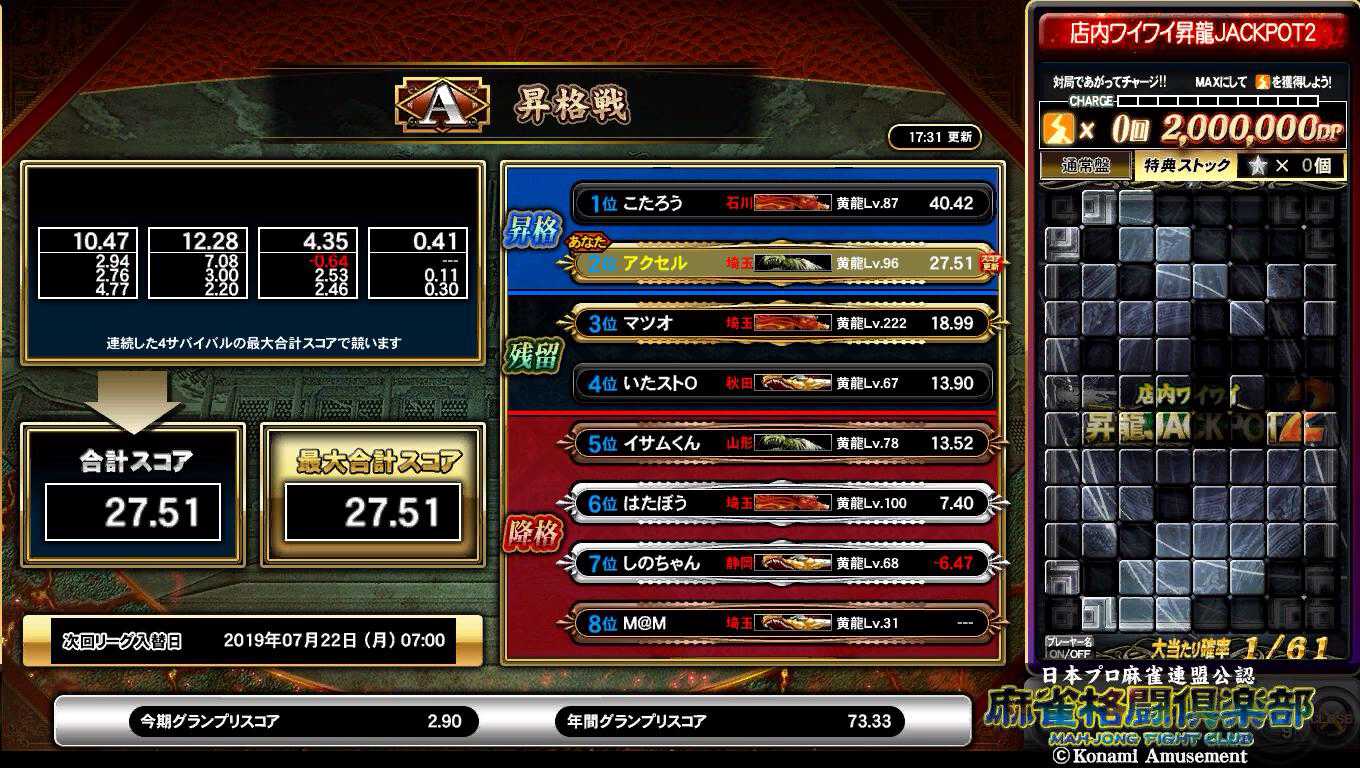The image size is (1360, 768).
Task: Switch to the 通常盤 board tab
Action: [1086, 166]
